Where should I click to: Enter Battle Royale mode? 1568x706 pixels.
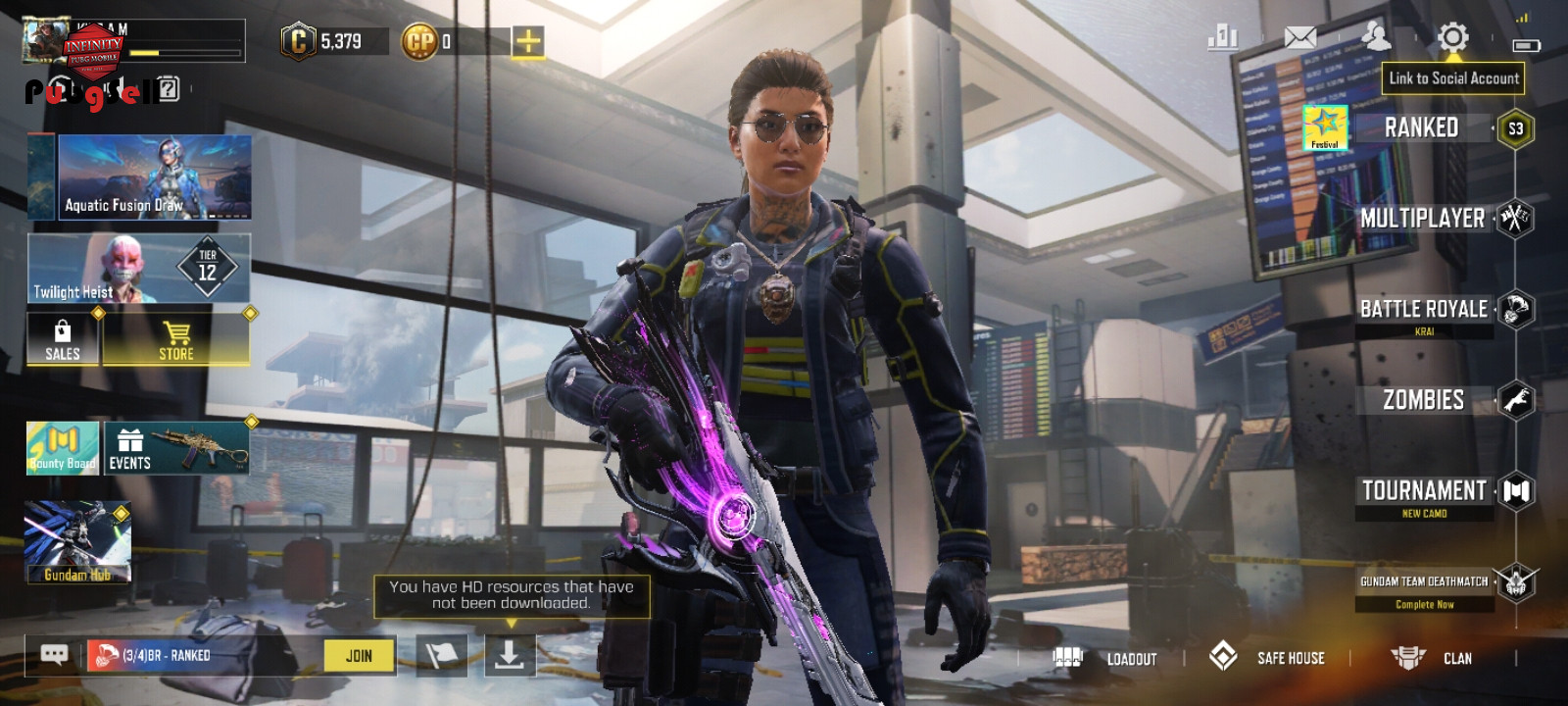(x=1423, y=310)
